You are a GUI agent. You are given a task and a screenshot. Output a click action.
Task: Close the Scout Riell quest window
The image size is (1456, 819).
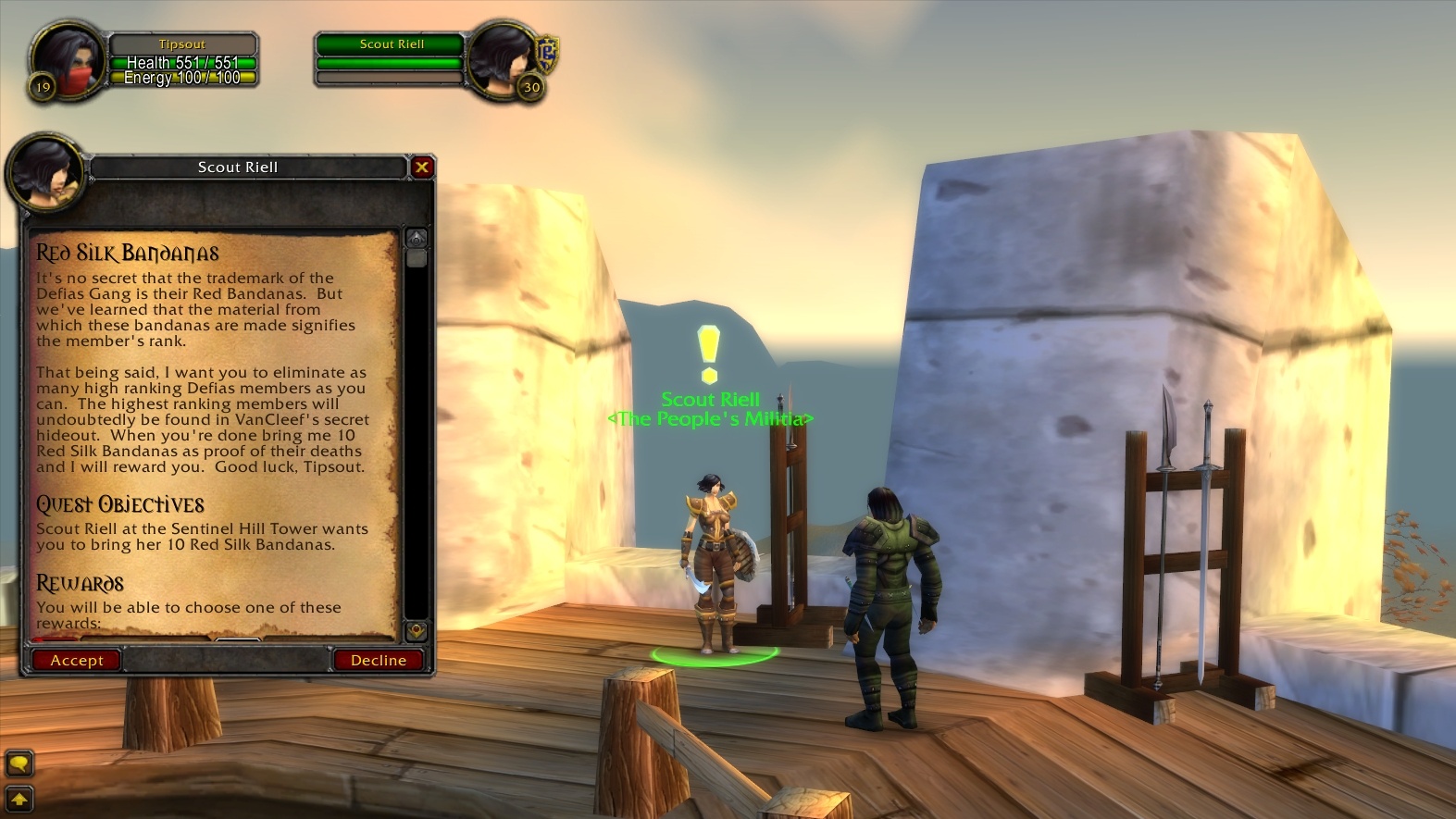pyautogui.click(x=422, y=168)
